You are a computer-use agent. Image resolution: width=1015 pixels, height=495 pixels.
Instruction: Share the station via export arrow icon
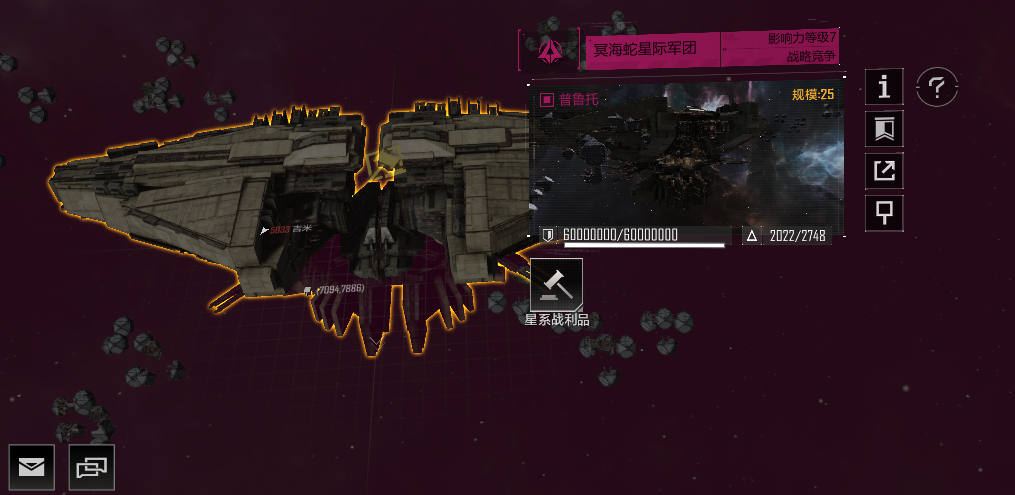884,171
